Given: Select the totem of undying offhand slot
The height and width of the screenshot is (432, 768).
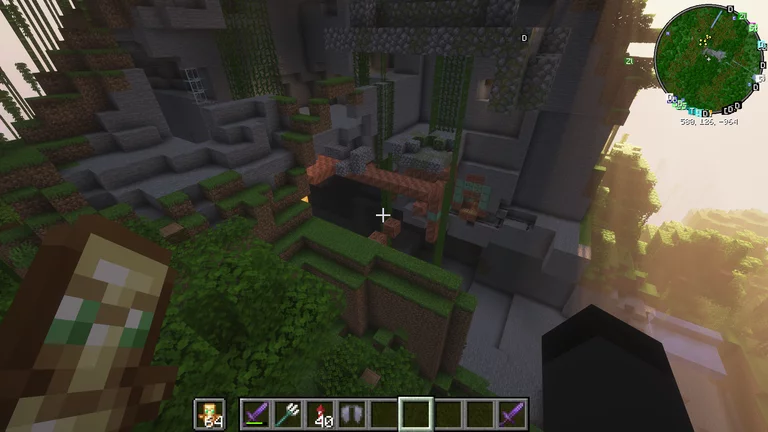Looking at the screenshot, I should (211, 414).
